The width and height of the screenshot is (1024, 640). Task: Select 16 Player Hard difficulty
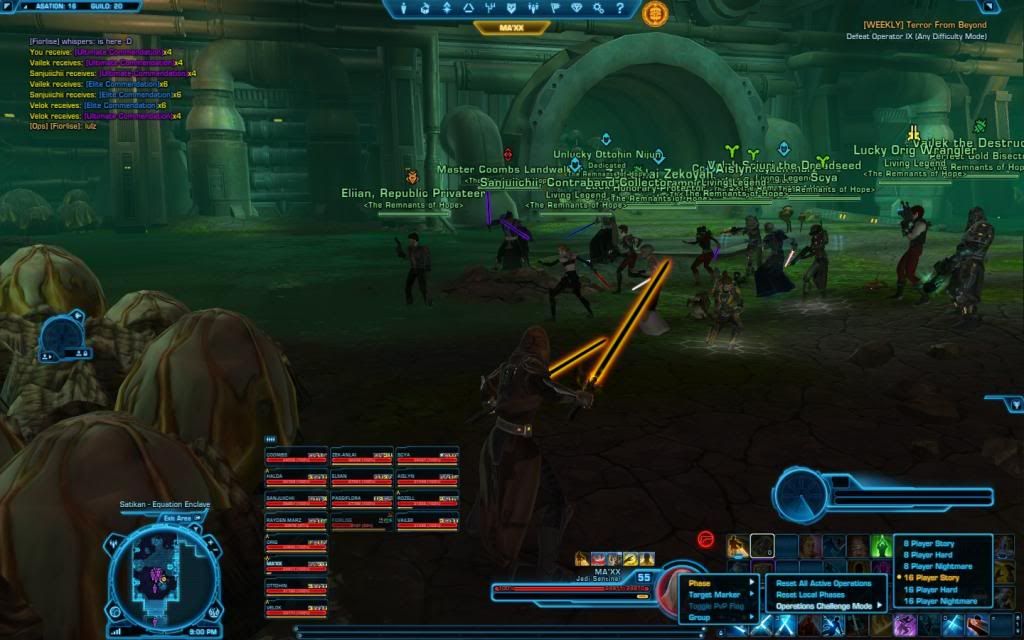coord(931,590)
